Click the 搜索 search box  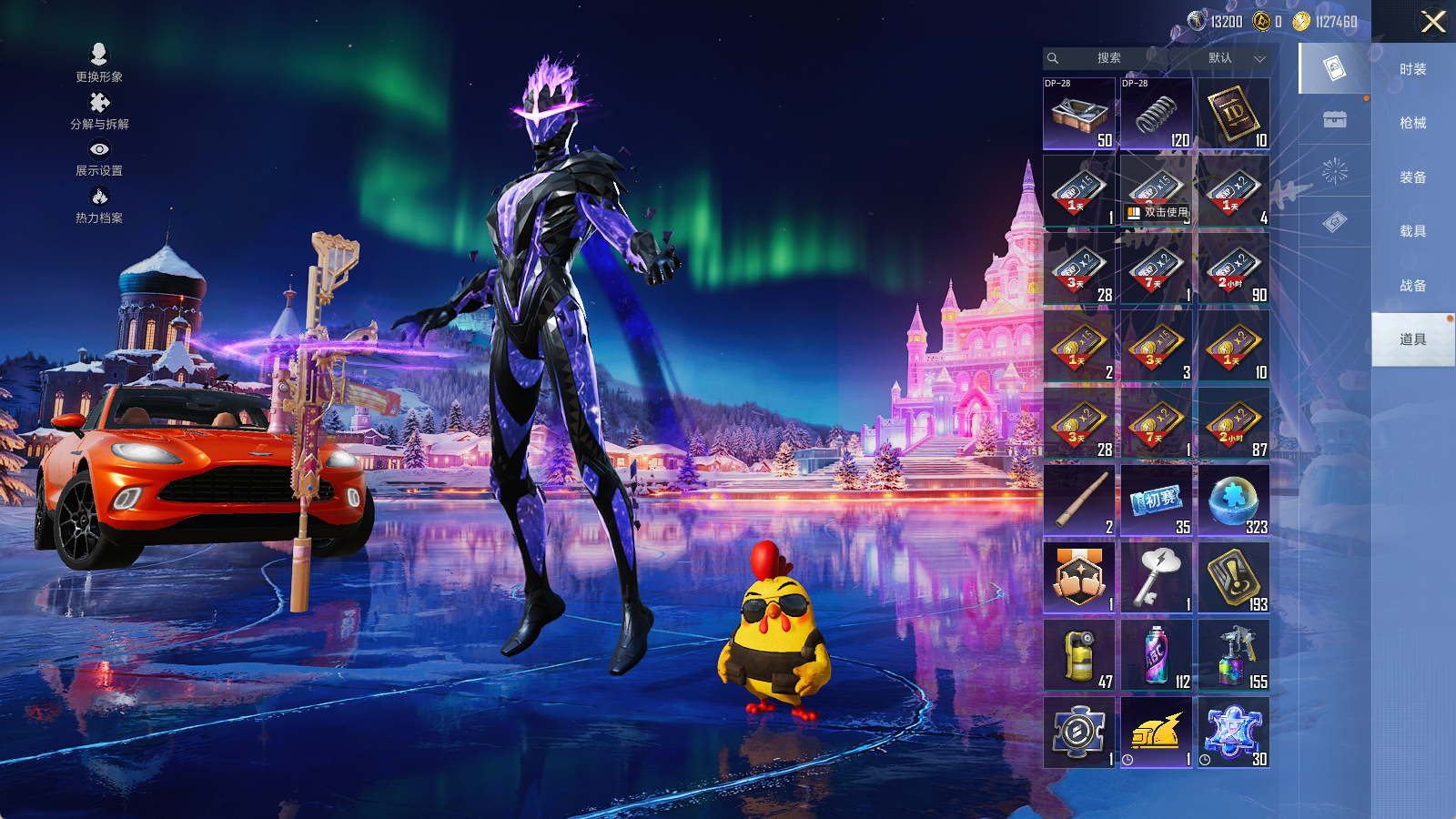[1107, 58]
